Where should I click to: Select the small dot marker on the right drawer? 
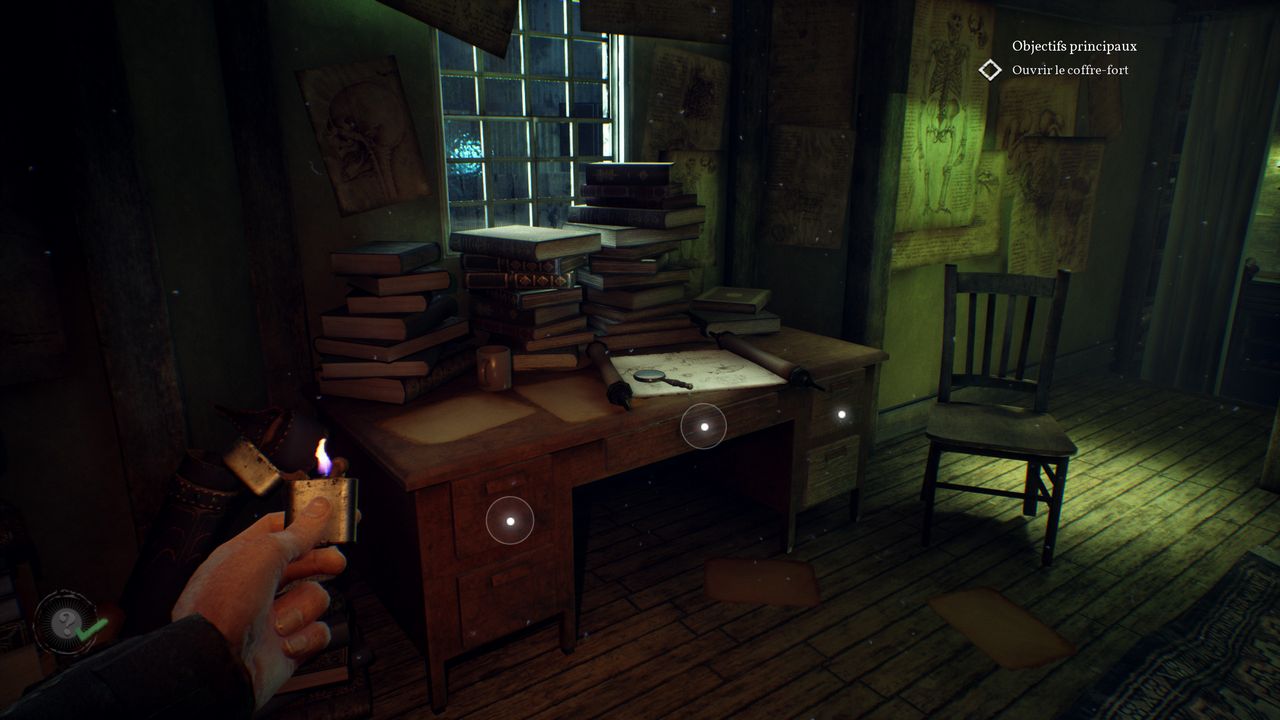click(842, 413)
